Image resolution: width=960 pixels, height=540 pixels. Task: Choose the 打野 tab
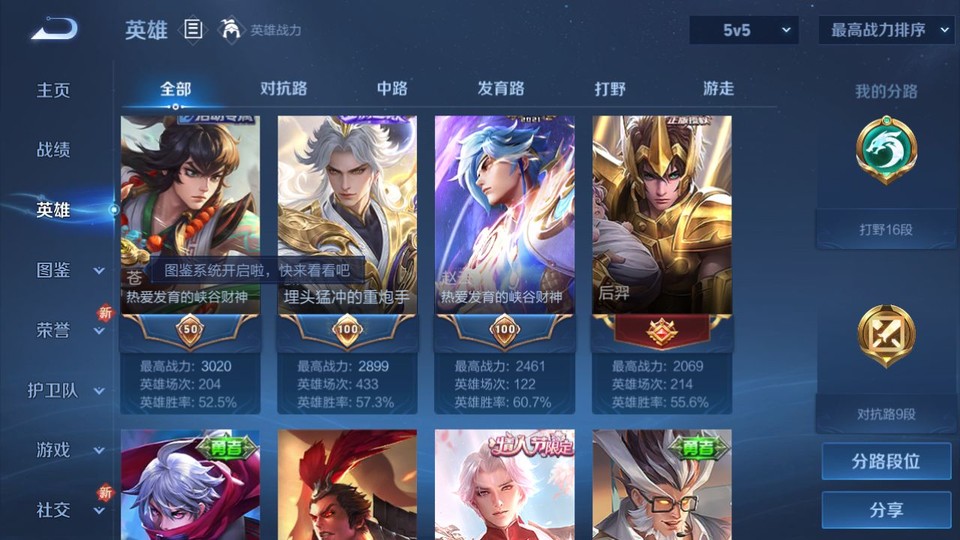(x=610, y=89)
